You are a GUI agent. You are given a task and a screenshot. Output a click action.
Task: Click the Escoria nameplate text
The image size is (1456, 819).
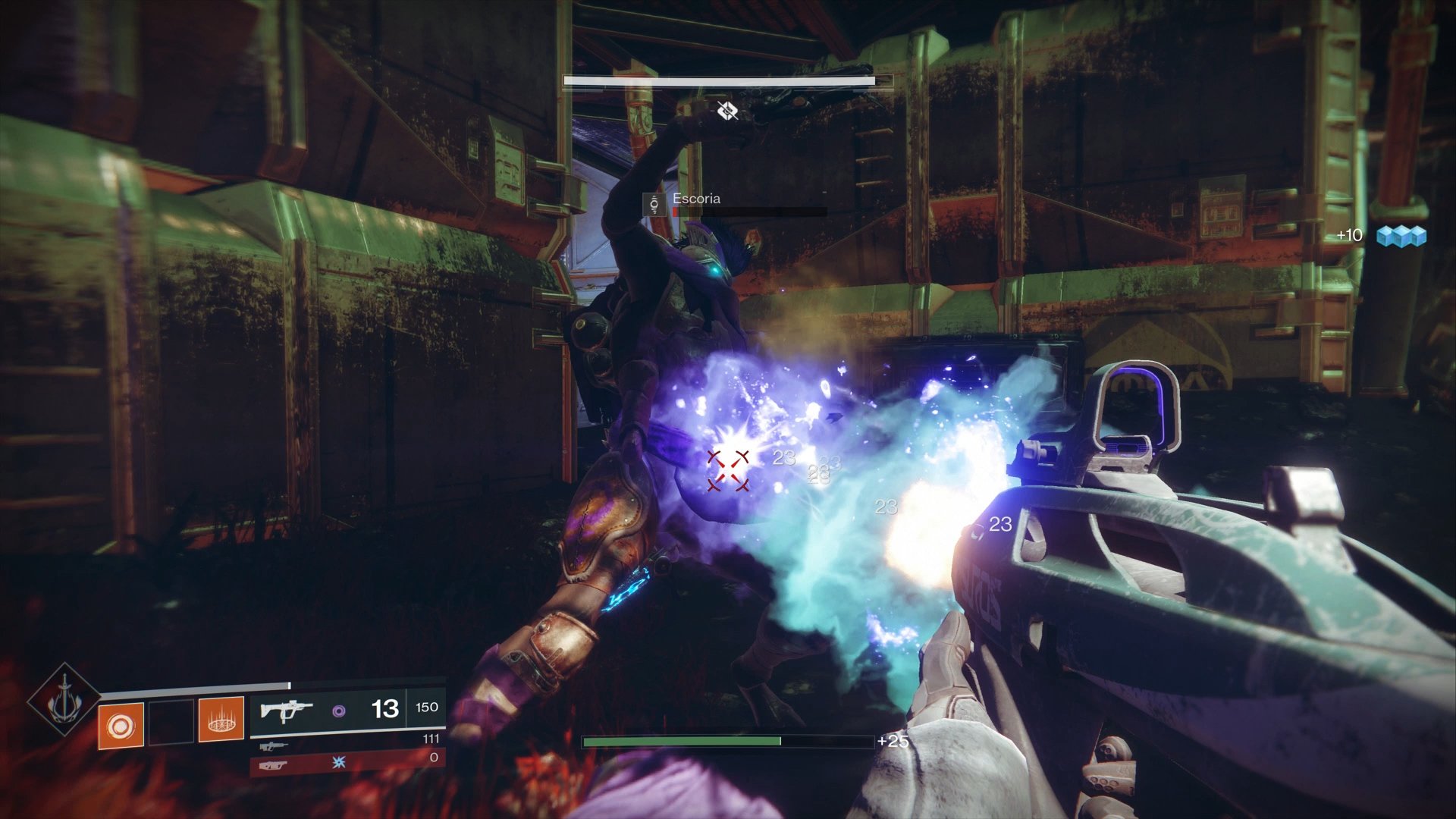click(697, 199)
